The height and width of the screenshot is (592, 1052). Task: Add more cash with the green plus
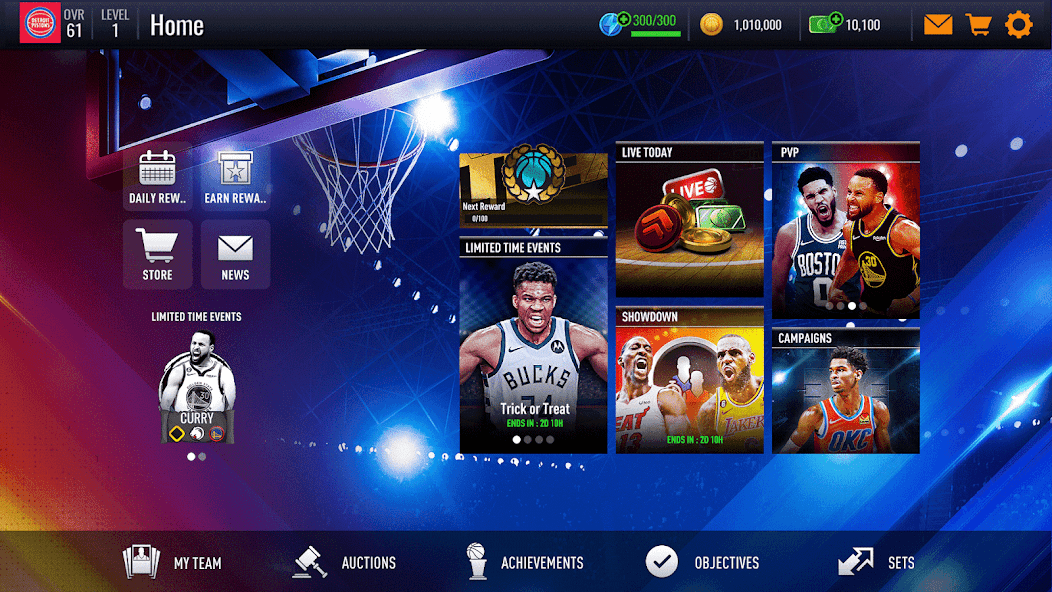[835, 19]
